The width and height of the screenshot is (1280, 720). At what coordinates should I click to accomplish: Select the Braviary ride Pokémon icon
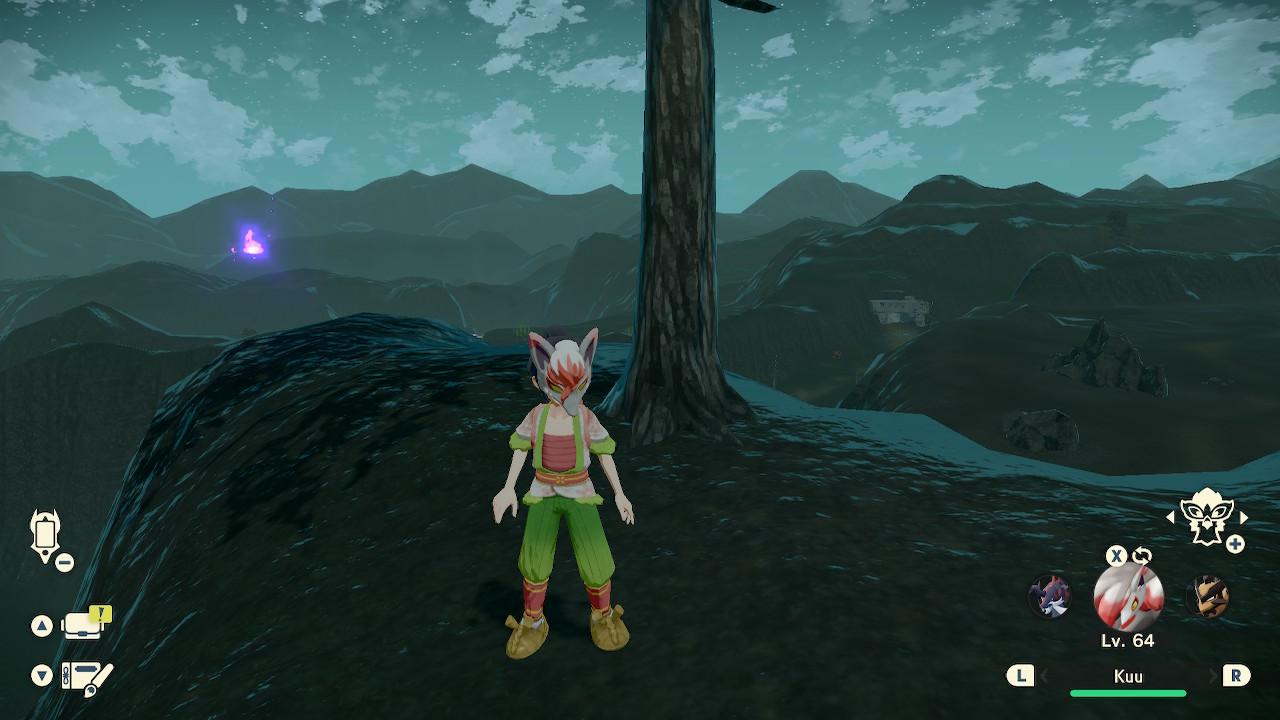point(1206,517)
